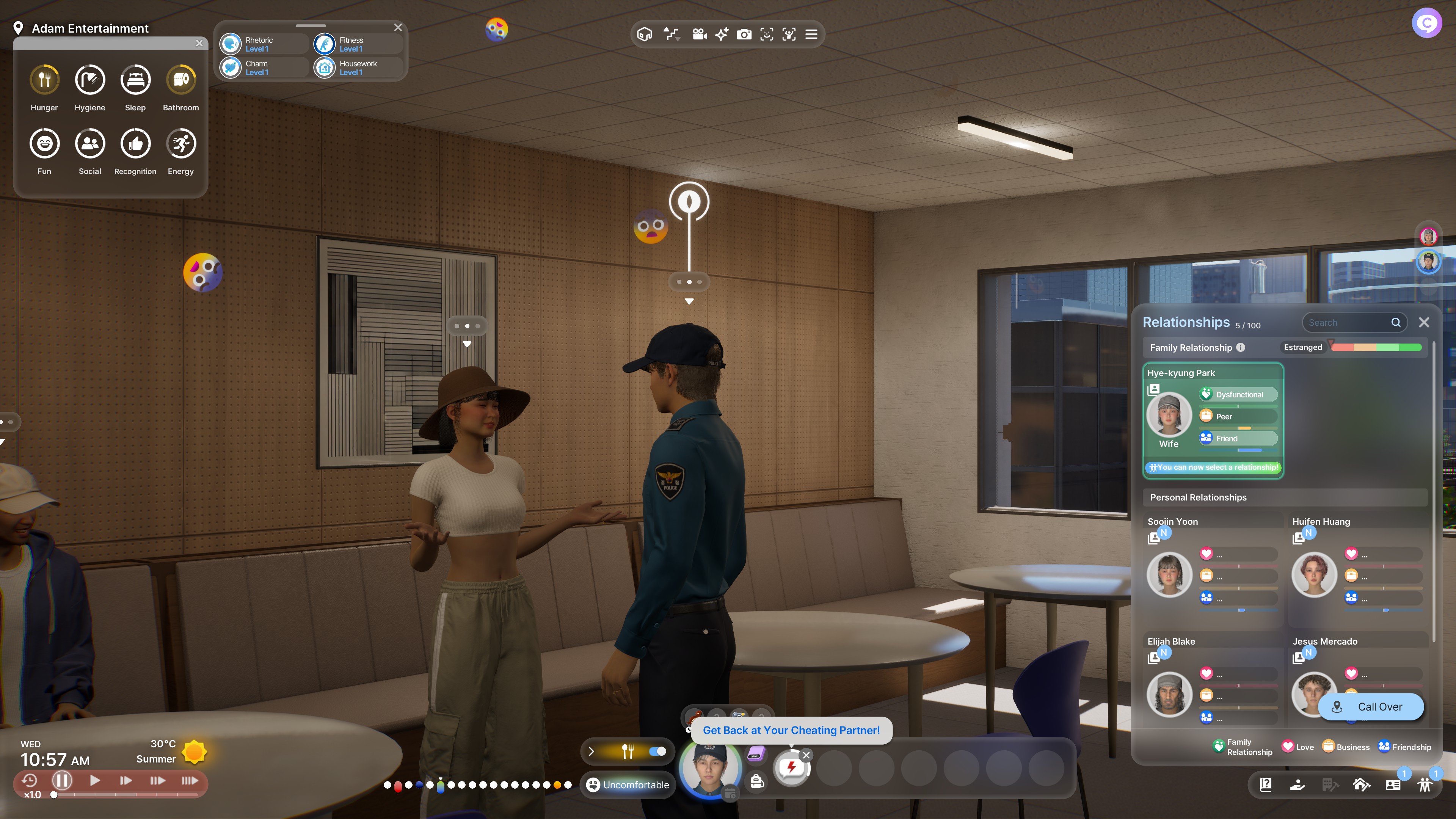This screenshot has height=819, width=1456.
Task: Open the hamburger menu in top toolbar
Action: pos(811,35)
